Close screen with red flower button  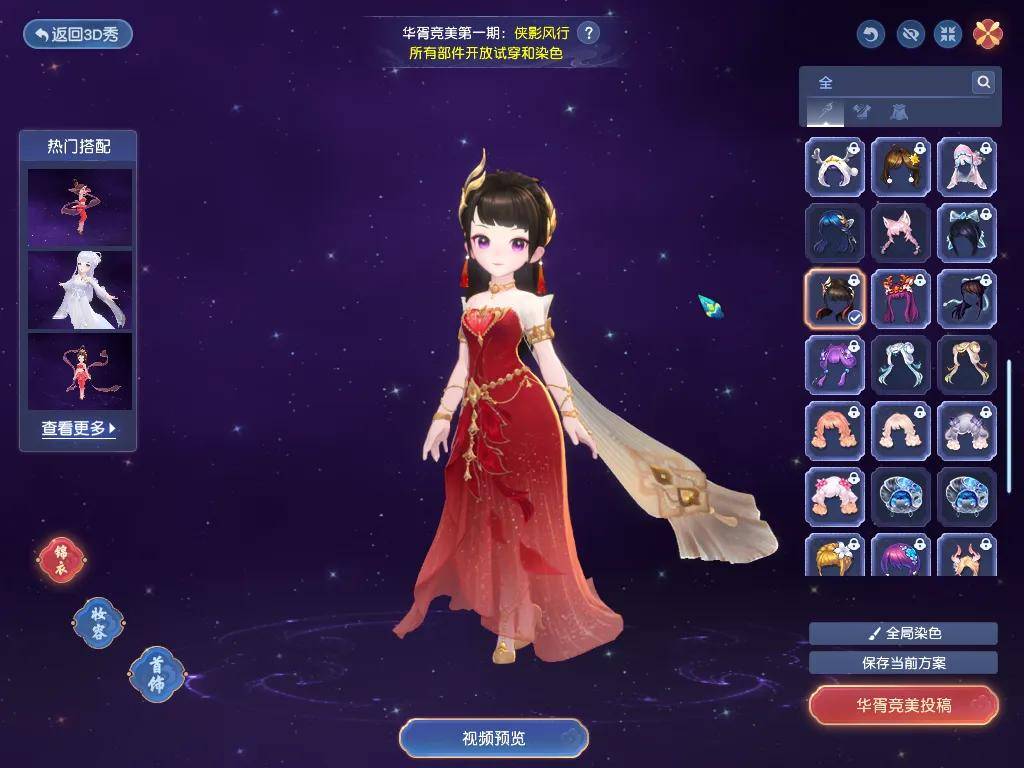point(988,34)
